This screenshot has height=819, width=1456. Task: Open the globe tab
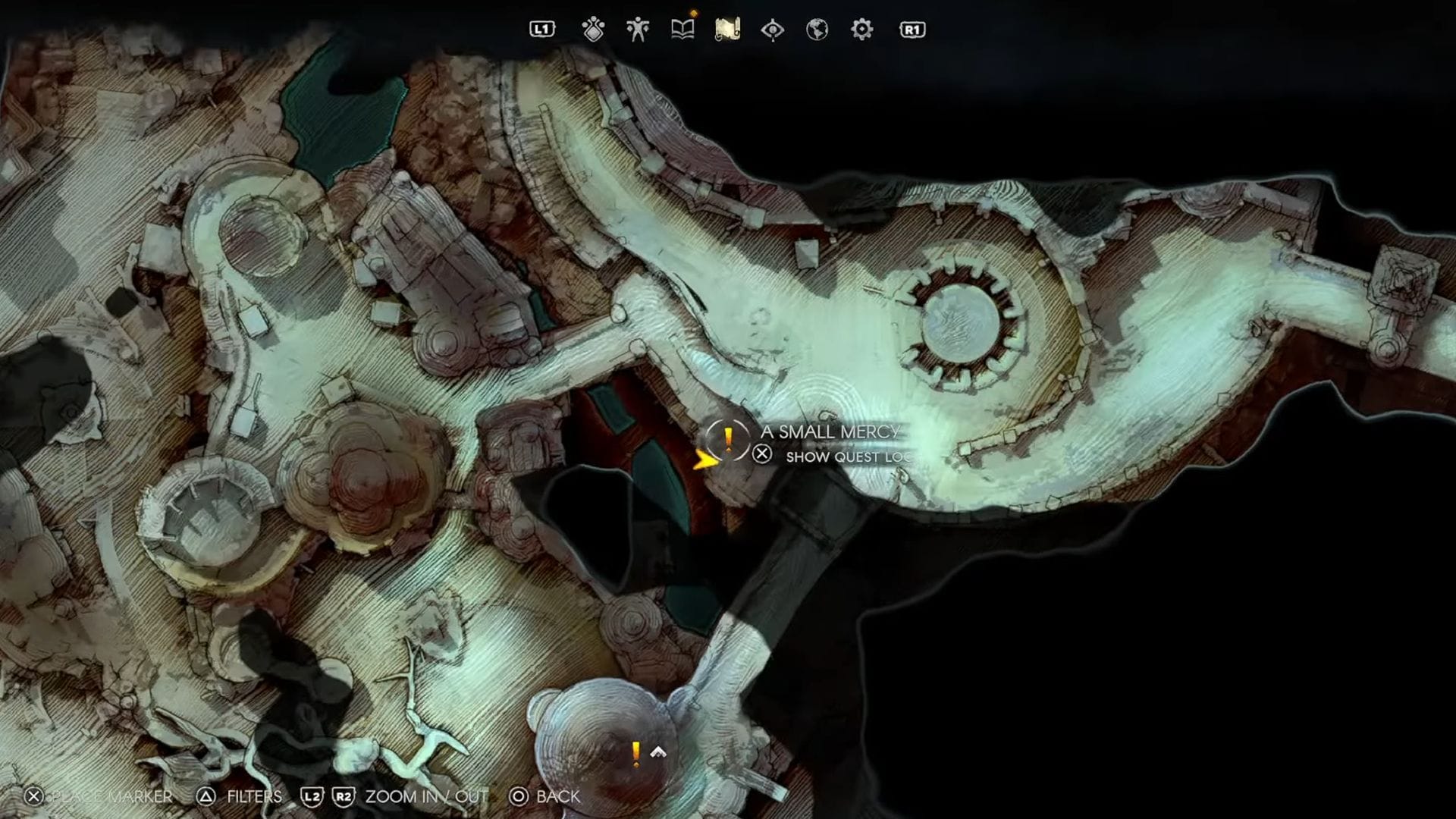tap(817, 30)
